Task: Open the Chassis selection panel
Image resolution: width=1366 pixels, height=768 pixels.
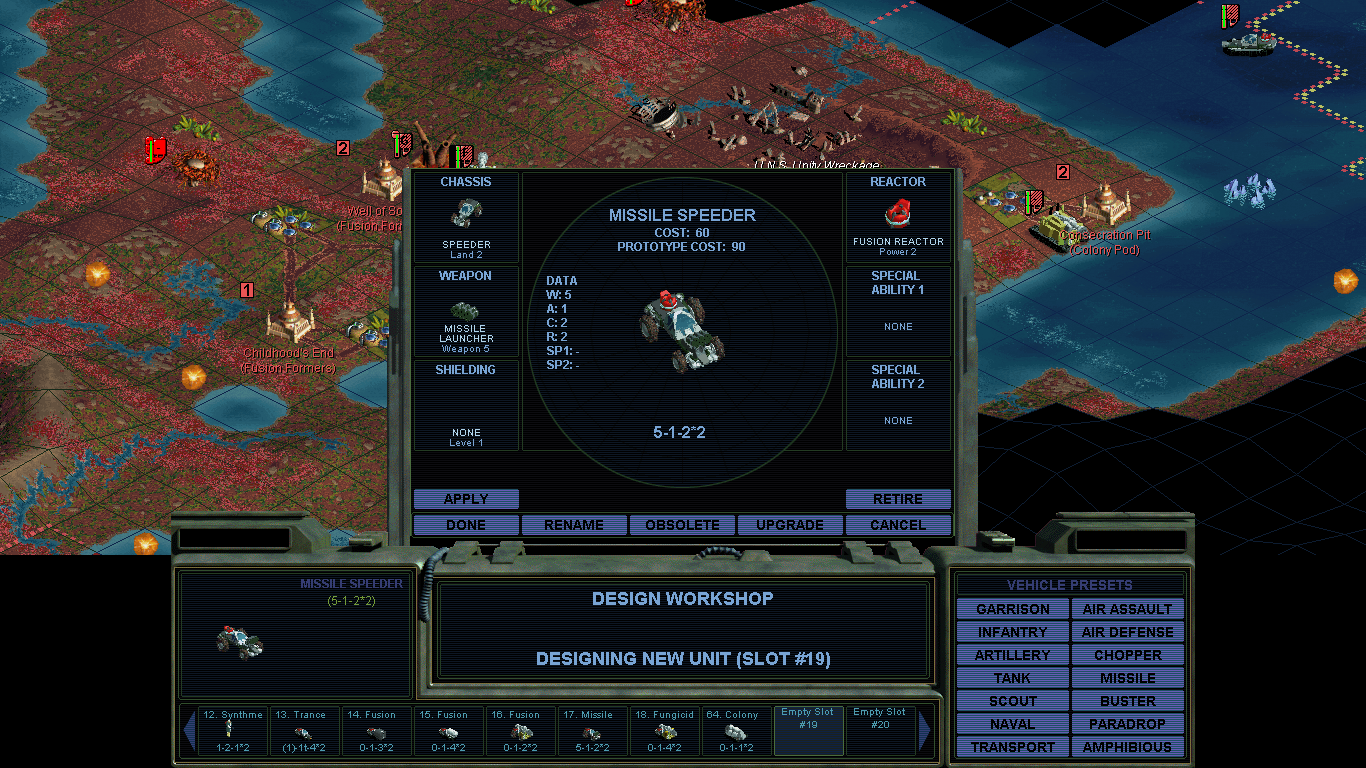Action: point(466,218)
